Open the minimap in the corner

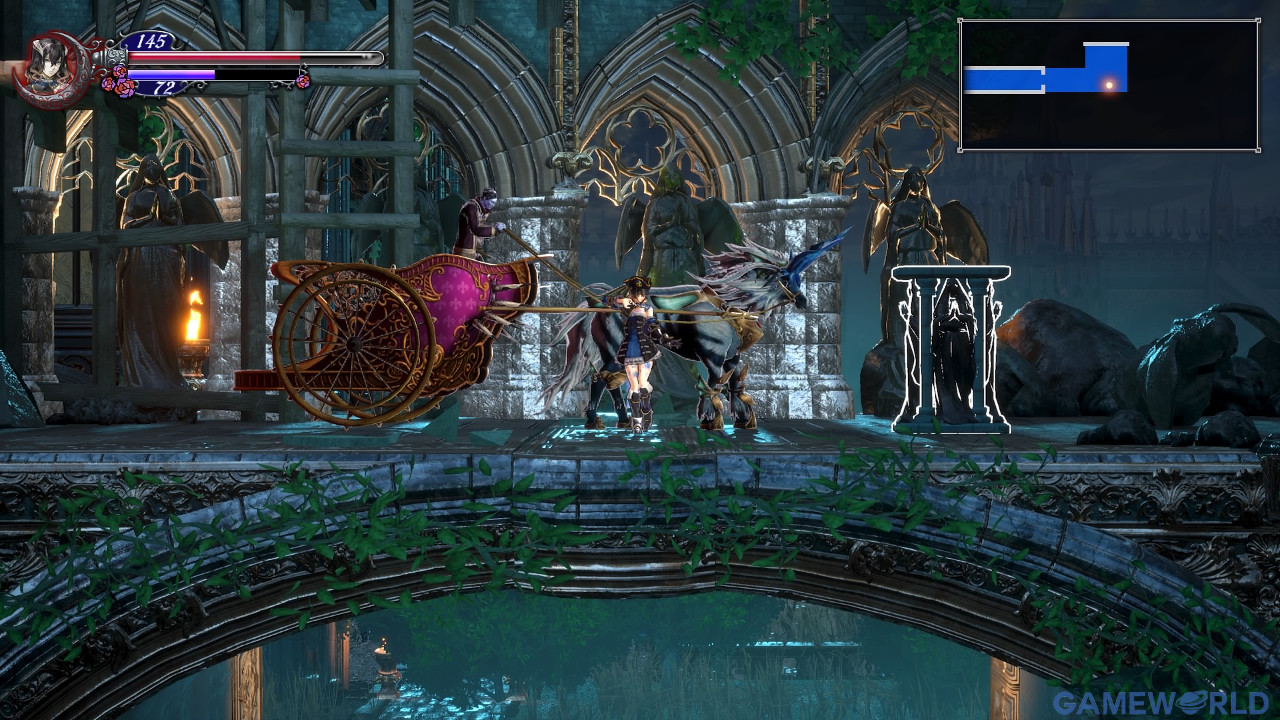coord(1108,85)
